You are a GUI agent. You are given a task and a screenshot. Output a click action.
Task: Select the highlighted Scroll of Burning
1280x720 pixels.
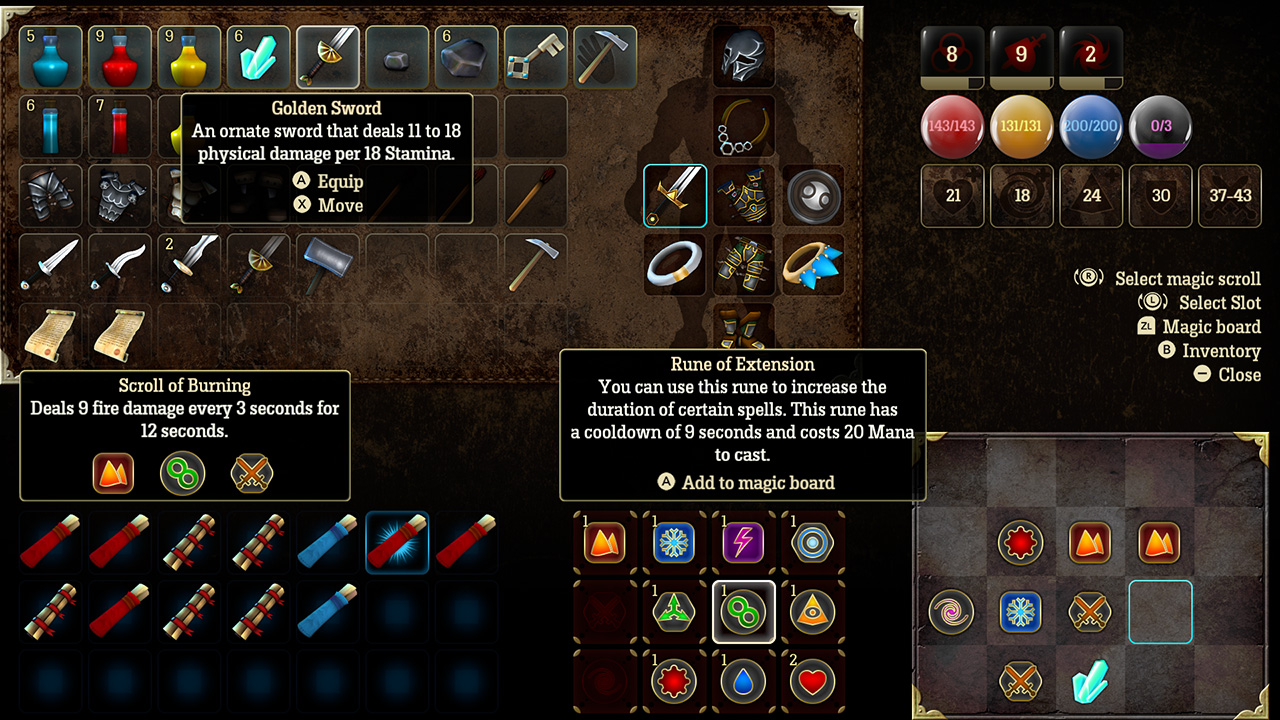click(397, 543)
